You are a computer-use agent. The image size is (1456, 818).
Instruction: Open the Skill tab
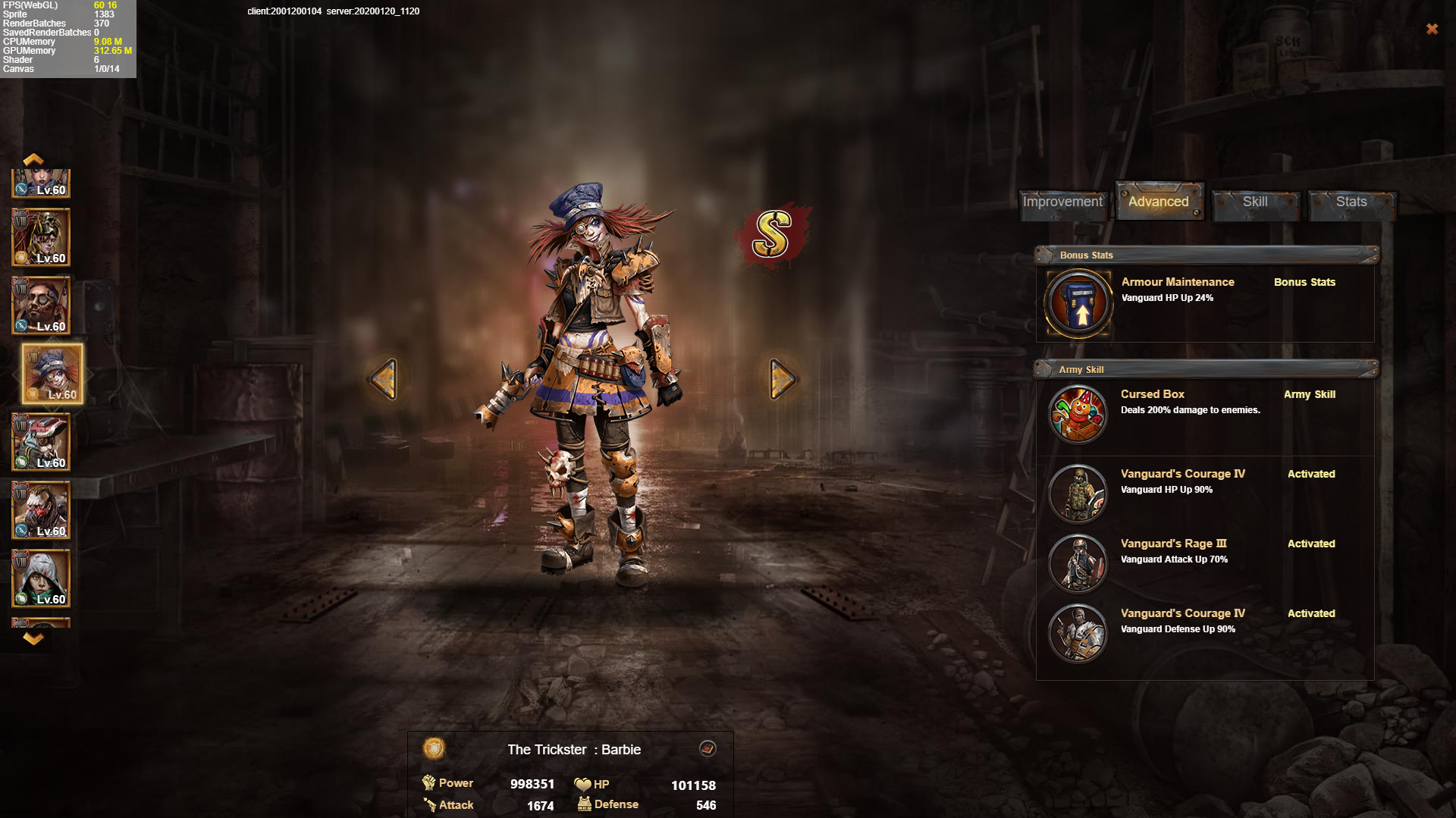click(x=1255, y=202)
